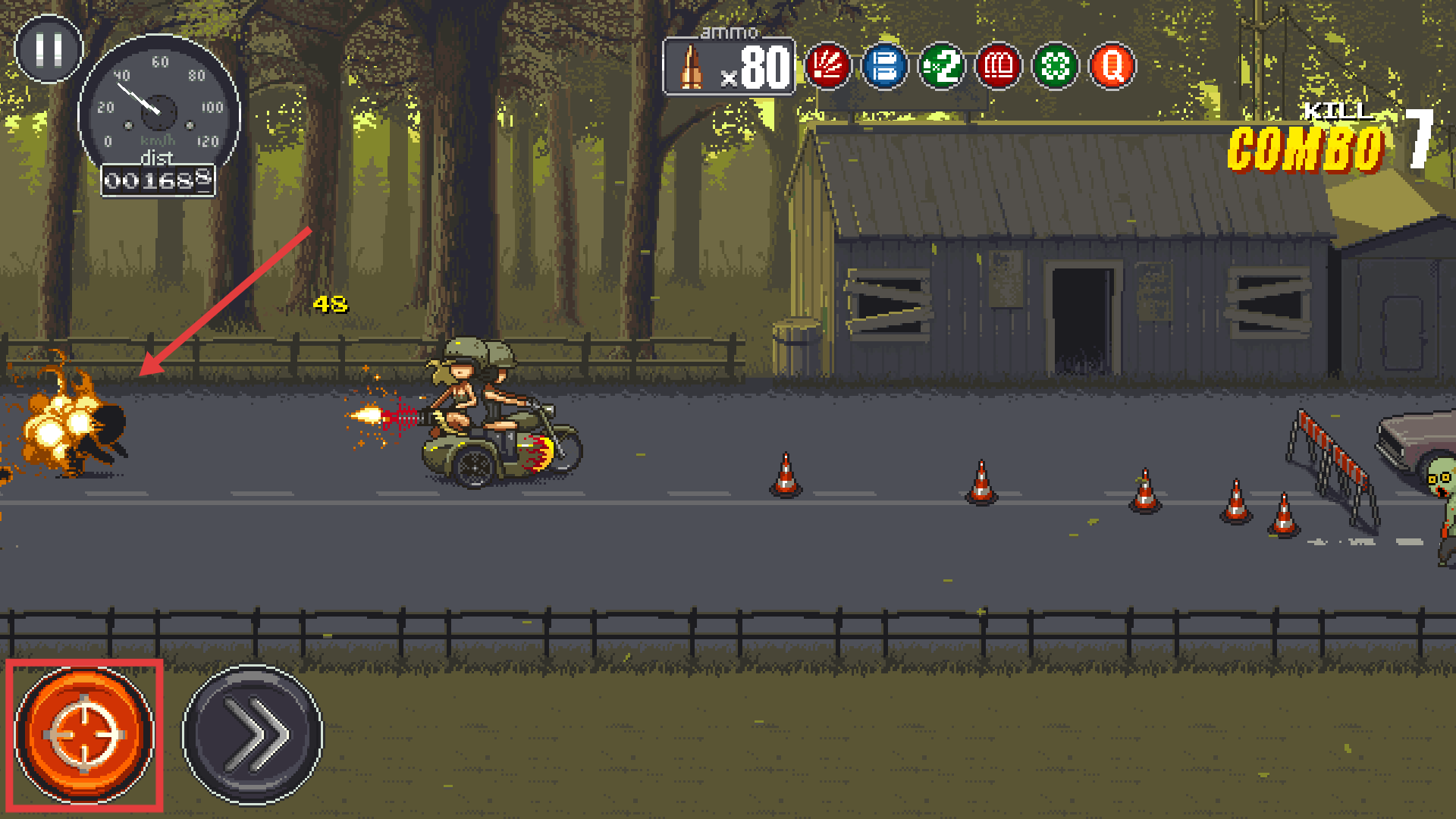Activate the double-arrow speed boost button
The image size is (1456, 819).
tap(253, 735)
